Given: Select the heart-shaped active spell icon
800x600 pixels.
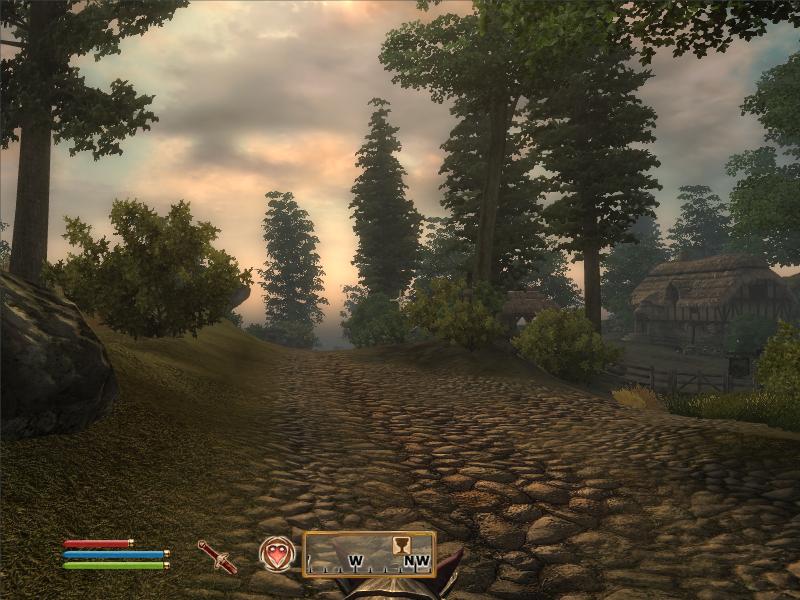Looking at the screenshot, I should pos(277,554).
